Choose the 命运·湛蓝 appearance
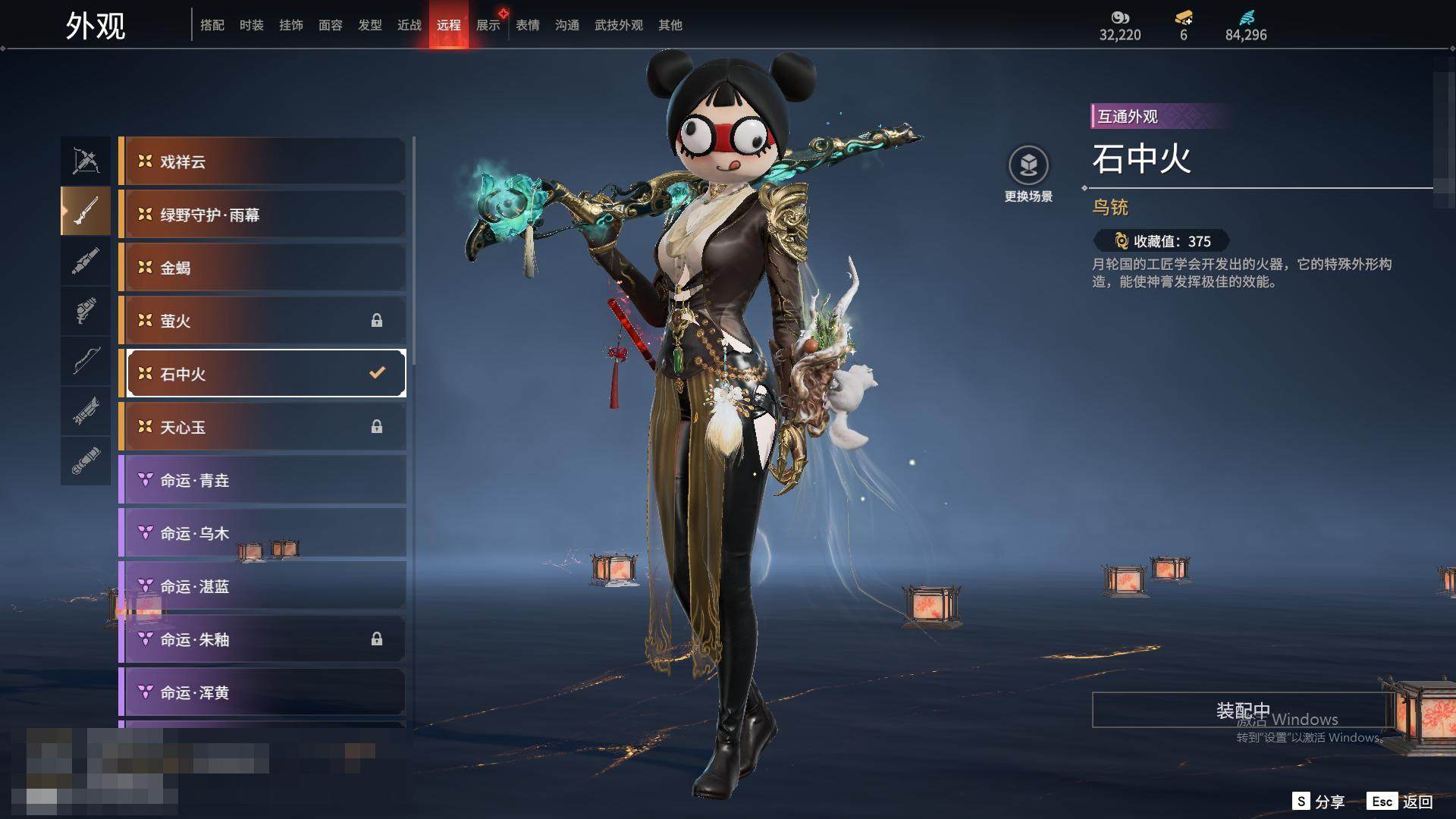The width and height of the screenshot is (1456, 819). click(x=262, y=586)
